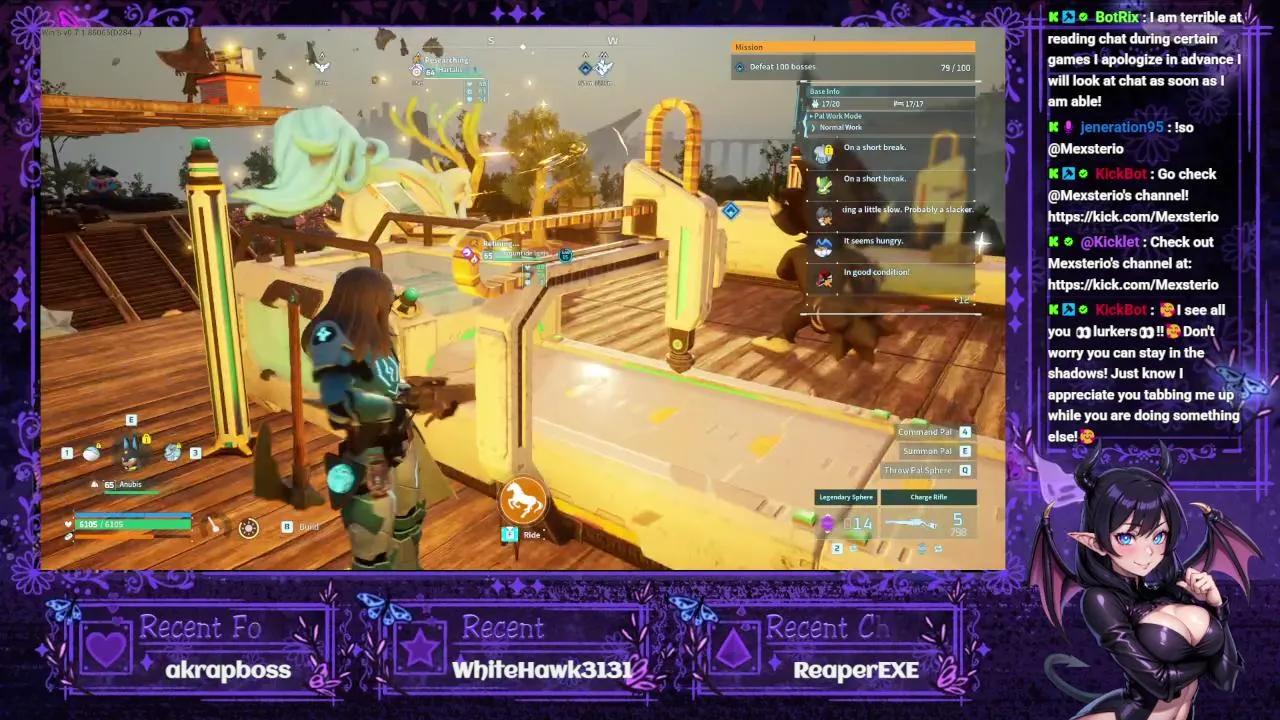The height and width of the screenshot is (720, 1280).
Task: Toggle the lock on hotbar slot 2
Action: (146, 439)
